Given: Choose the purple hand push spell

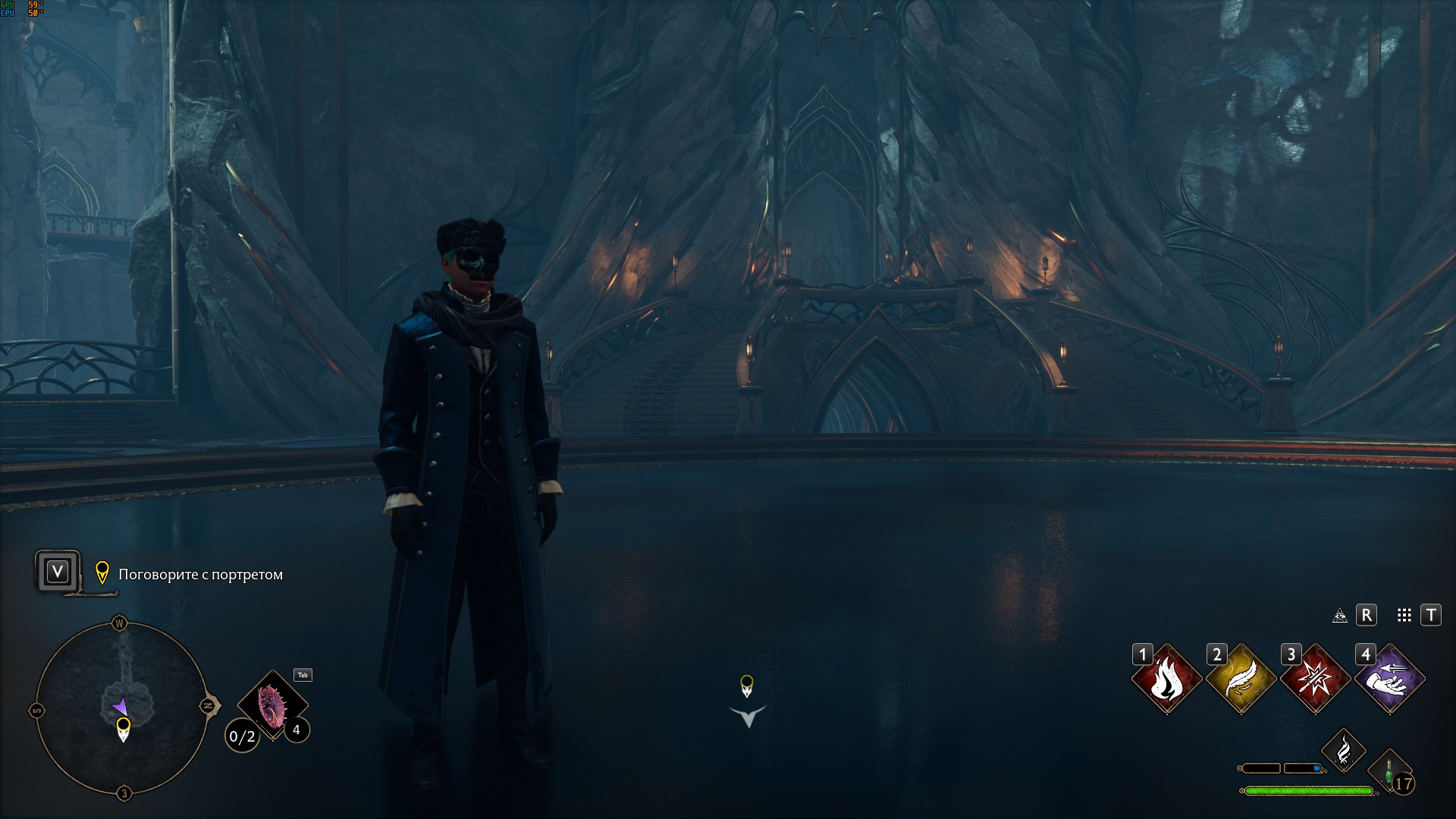Looking at the screenshot, I should (1390, 679).
